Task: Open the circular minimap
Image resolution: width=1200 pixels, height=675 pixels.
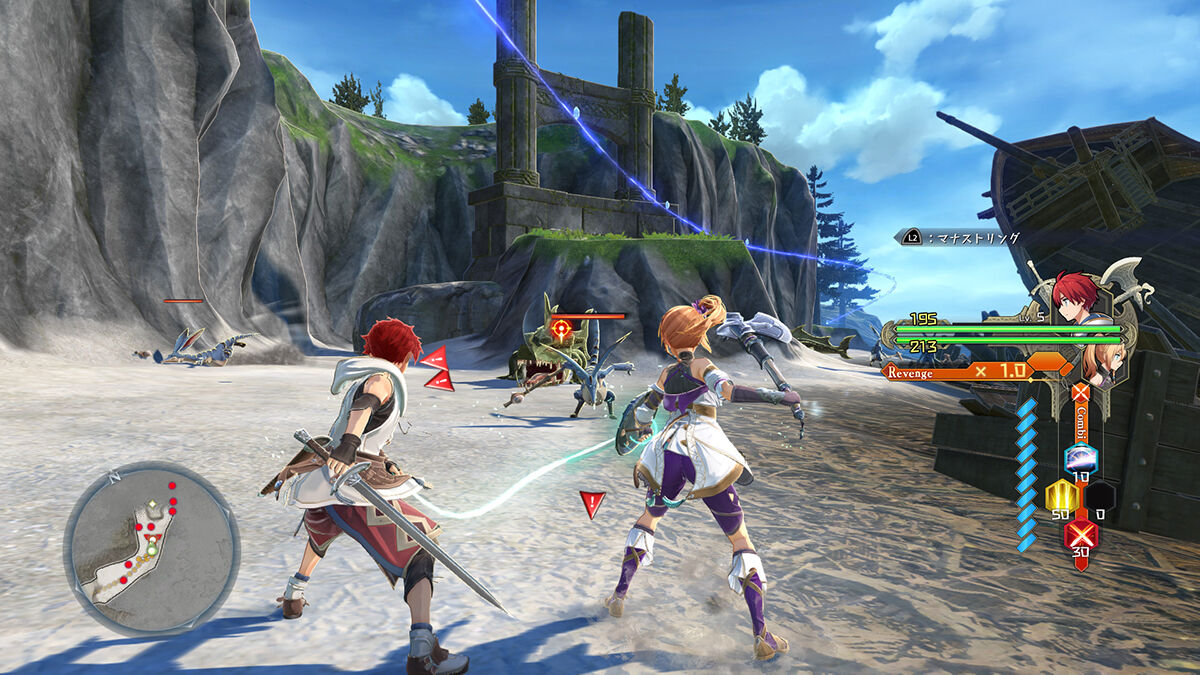Action: [x=151, y=549]
